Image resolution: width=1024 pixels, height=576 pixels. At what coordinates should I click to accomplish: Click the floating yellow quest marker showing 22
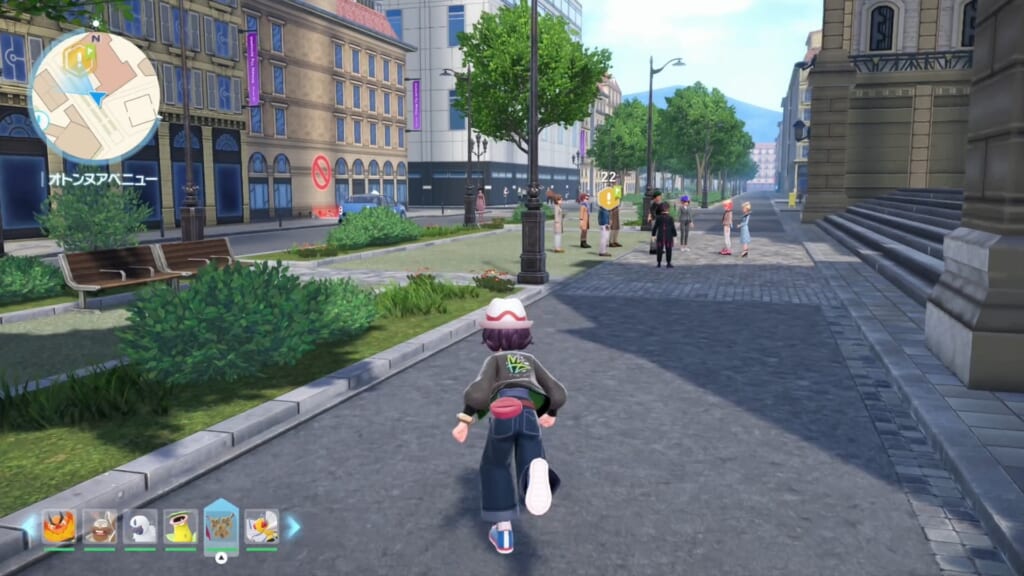click(609, 196)
